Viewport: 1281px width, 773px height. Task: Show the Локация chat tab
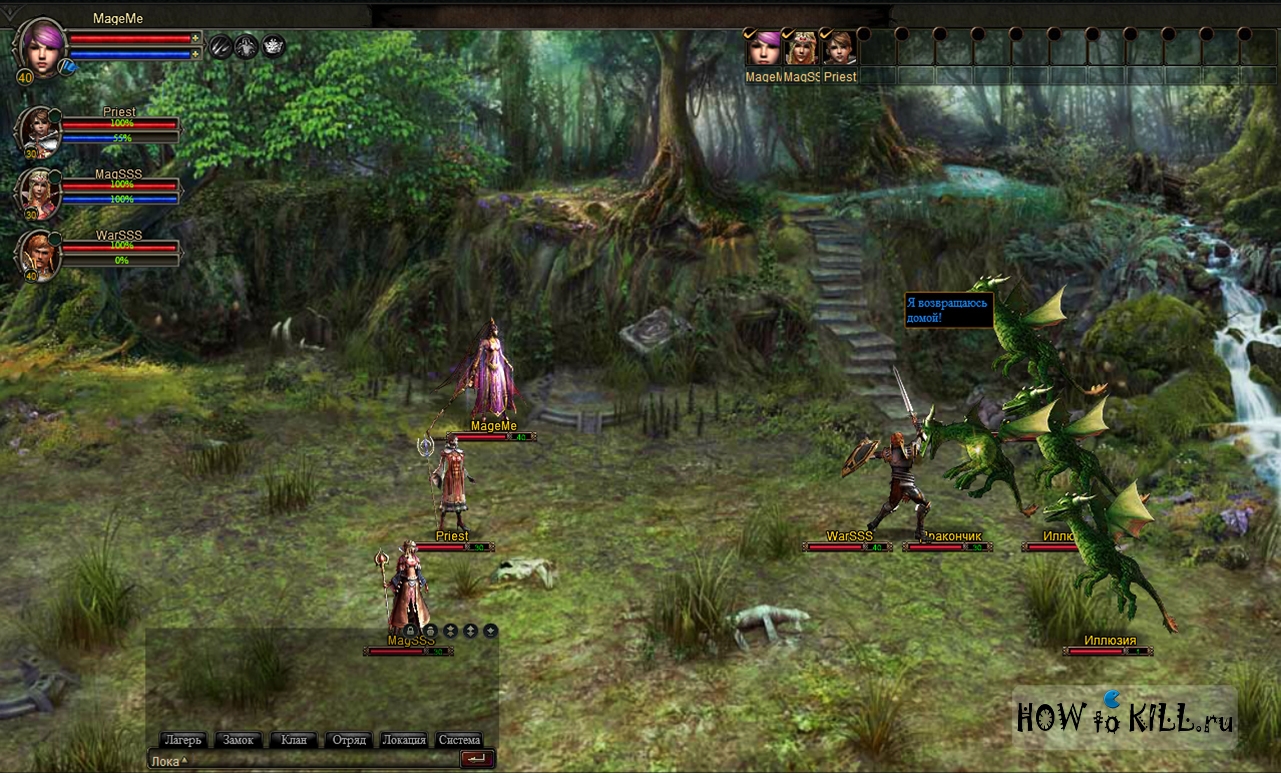tap(404, 740)
